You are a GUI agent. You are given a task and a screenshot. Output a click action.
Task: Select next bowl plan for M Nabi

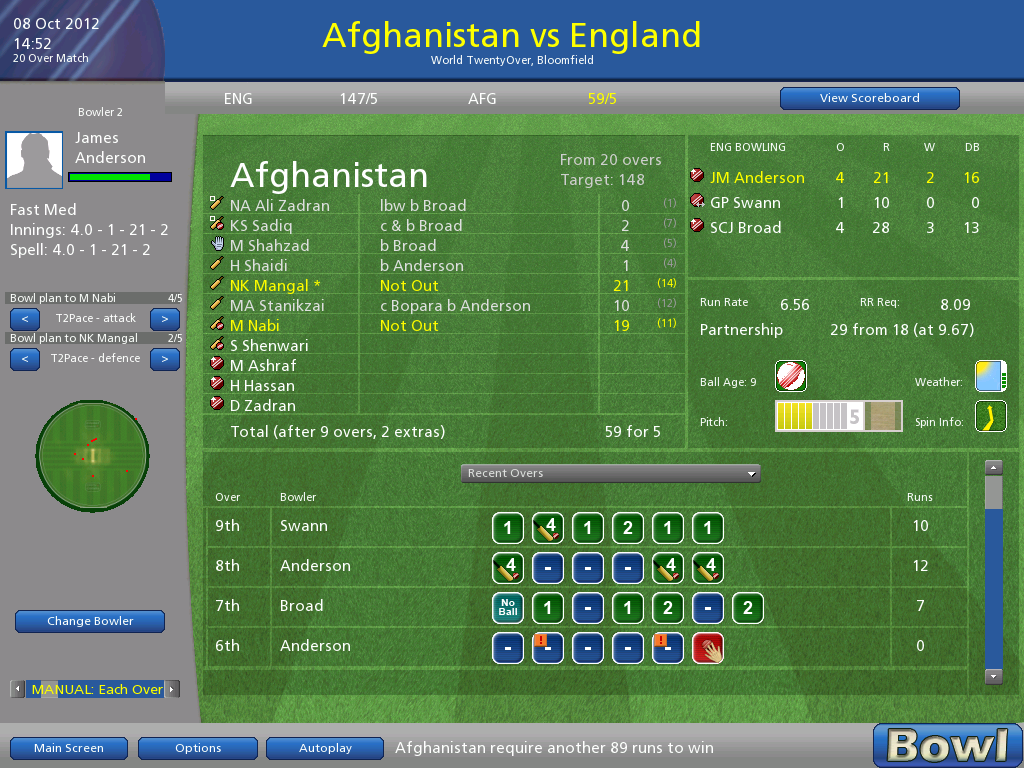point(165,319)
